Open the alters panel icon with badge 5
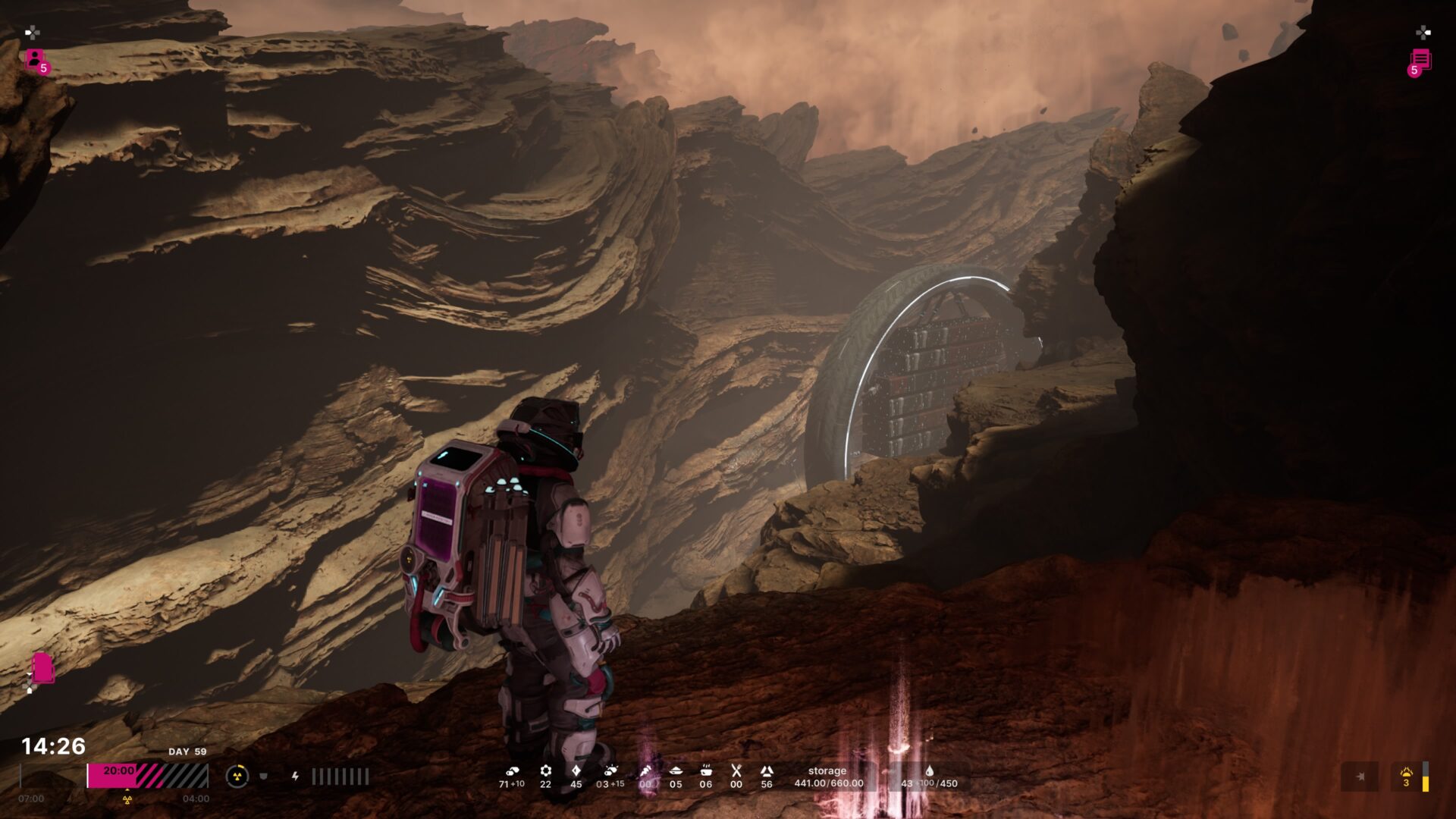The width and height of the screenshot is (1456, 819). [x=36, y=59]
